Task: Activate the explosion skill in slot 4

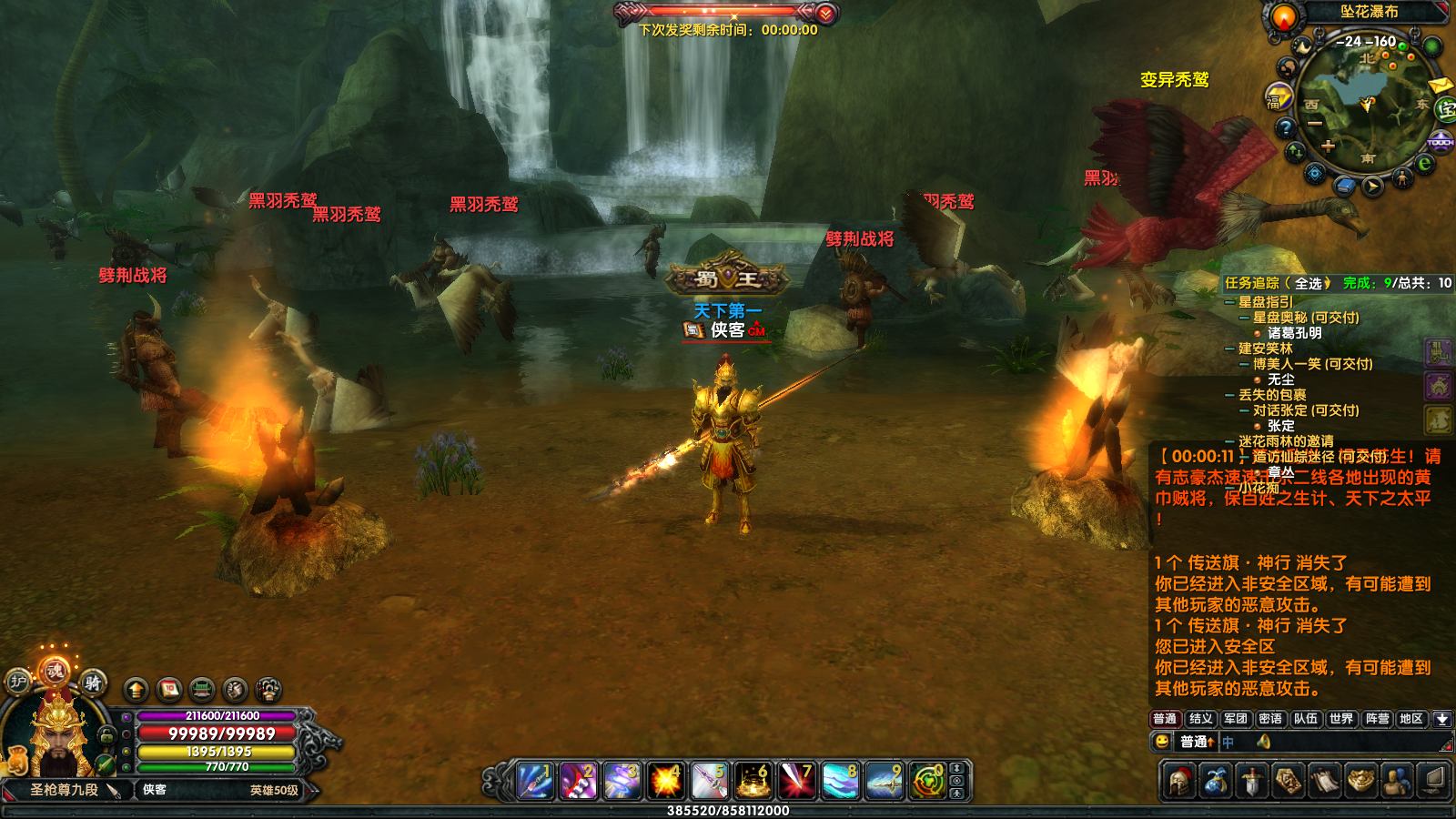Action: coord(666,781)
